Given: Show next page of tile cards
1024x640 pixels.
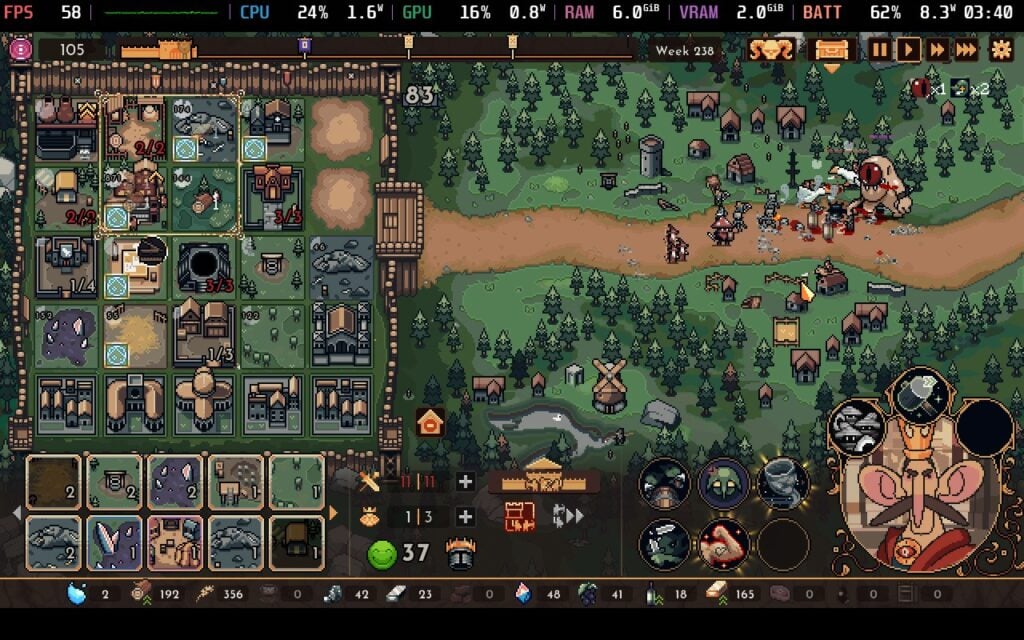Looking at the screenshot, I should tap(334, 513).
